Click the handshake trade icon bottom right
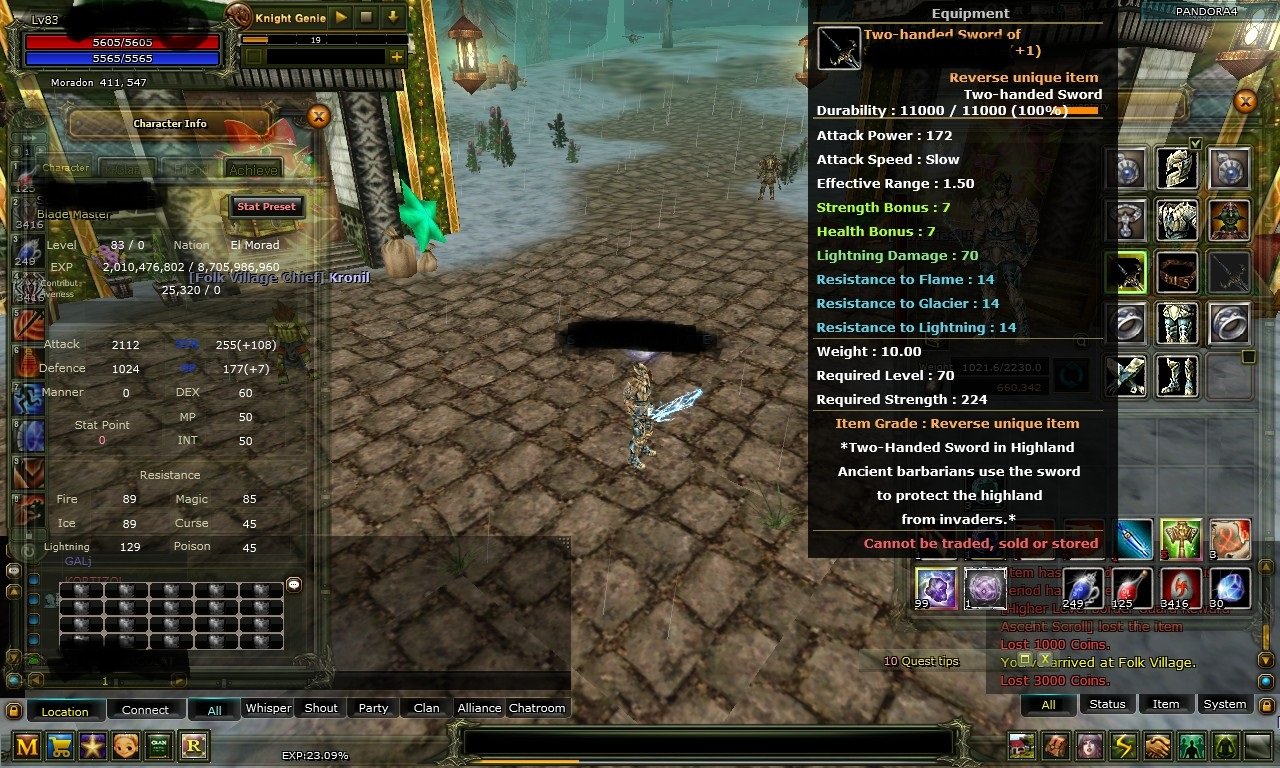Image resolution: width=1280 pixels, height=768 pixels. click(x=1158, y=746)
